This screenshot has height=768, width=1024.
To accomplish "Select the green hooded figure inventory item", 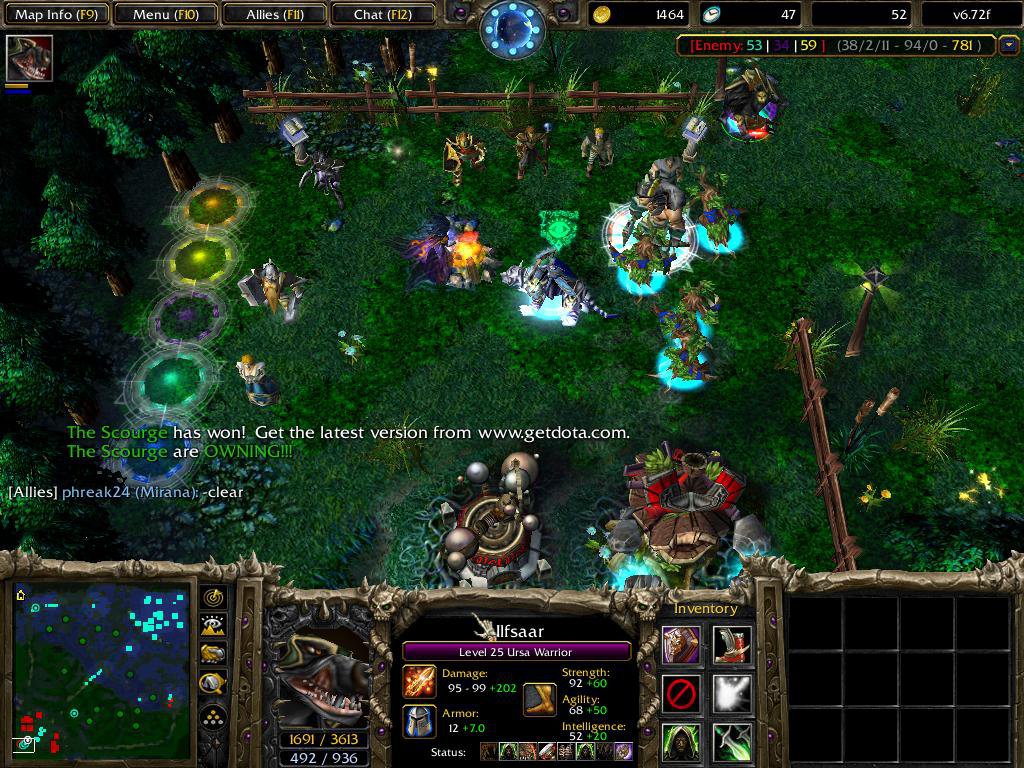I will (x=681, y=741).
